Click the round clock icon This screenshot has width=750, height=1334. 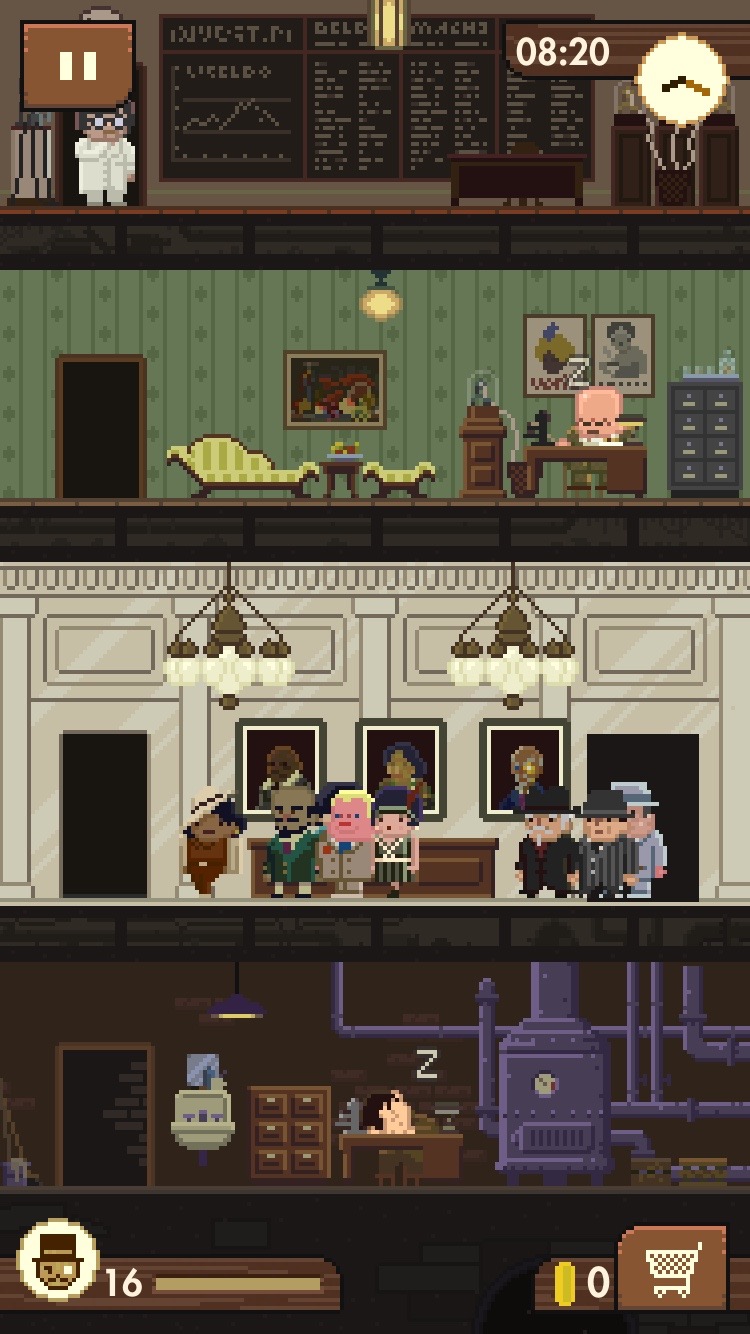coord(682,85)
